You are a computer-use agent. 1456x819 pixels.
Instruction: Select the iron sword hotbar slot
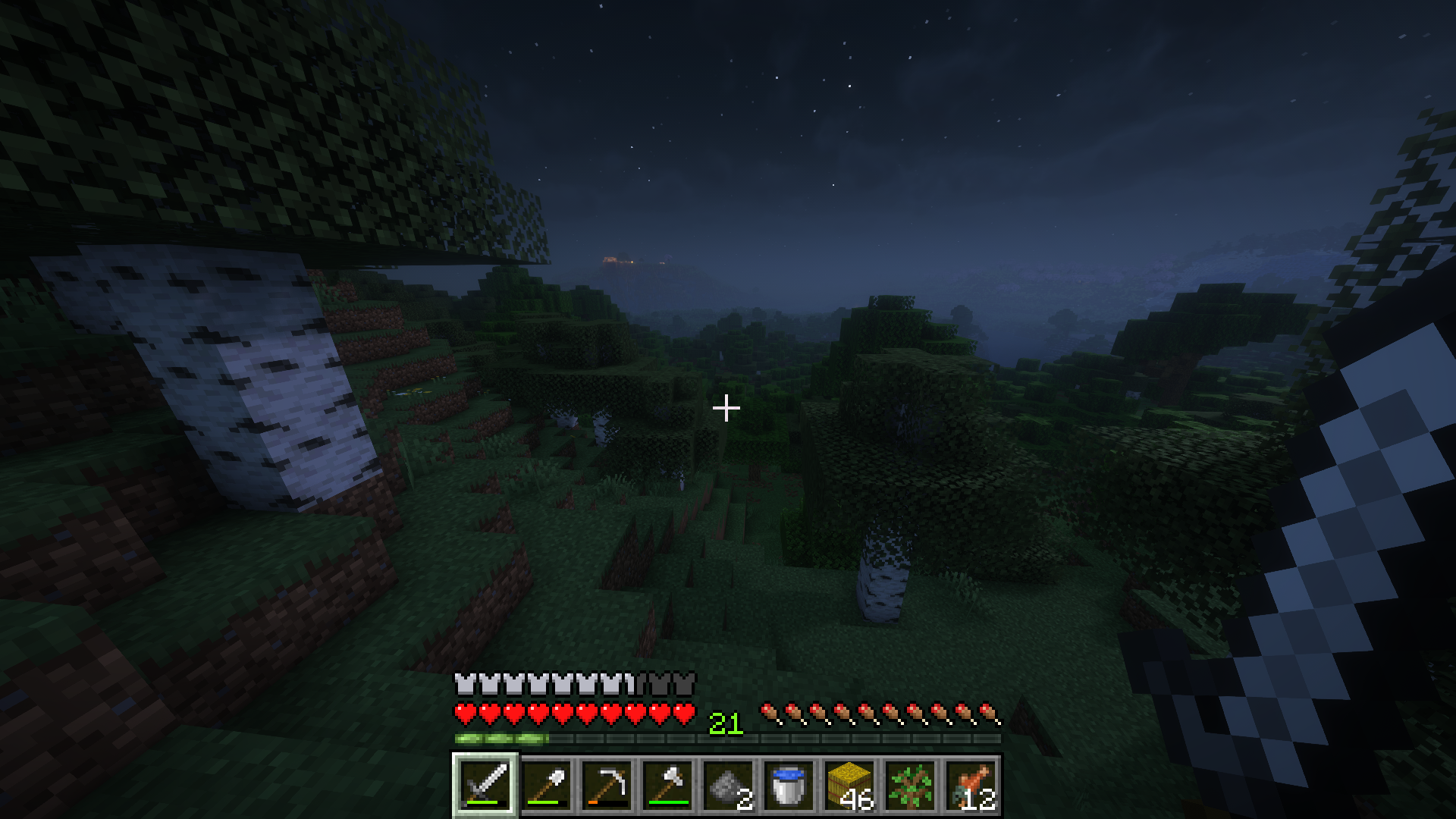click(485, 785)
